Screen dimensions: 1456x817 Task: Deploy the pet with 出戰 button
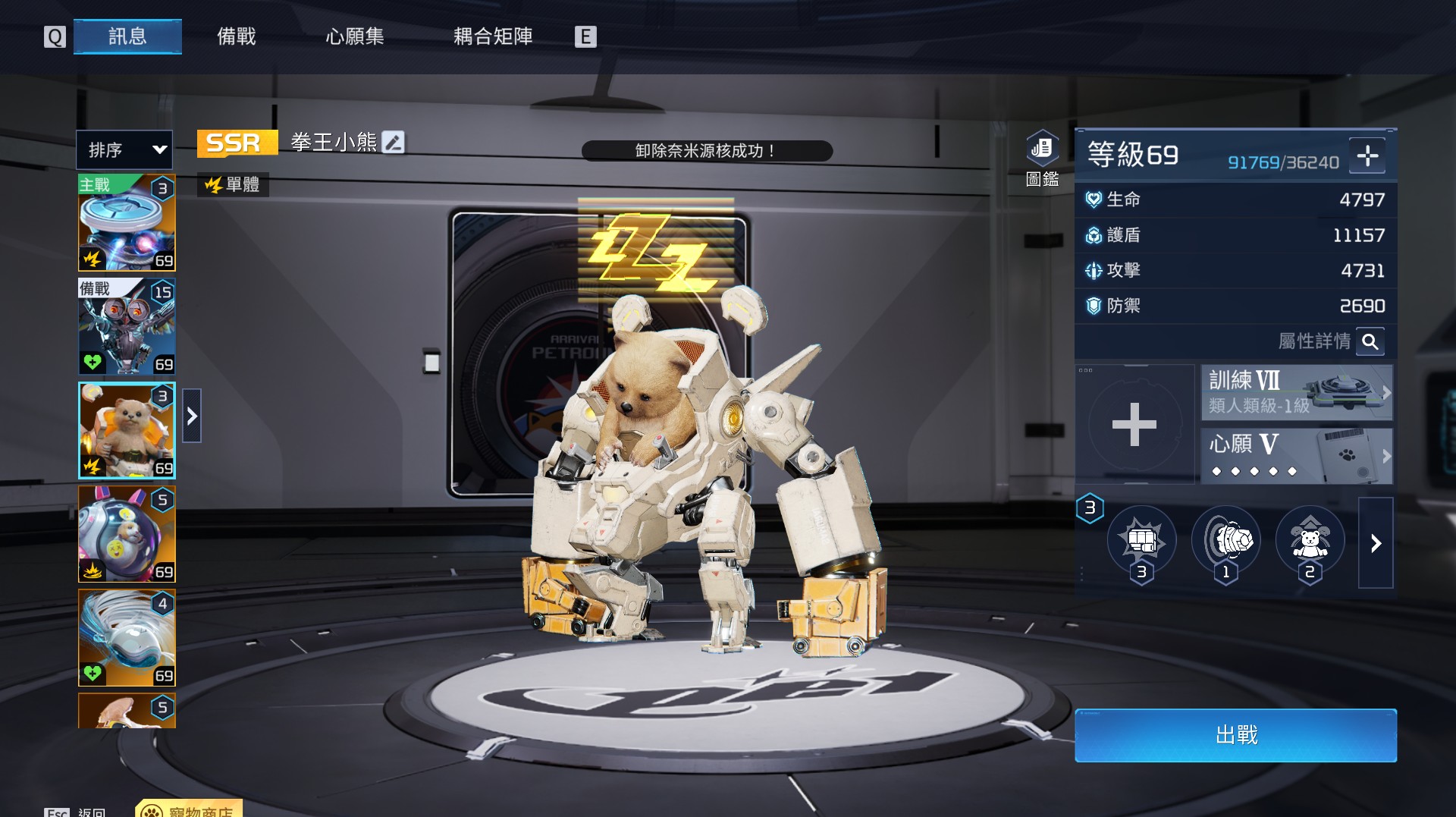pos(1235,735)
